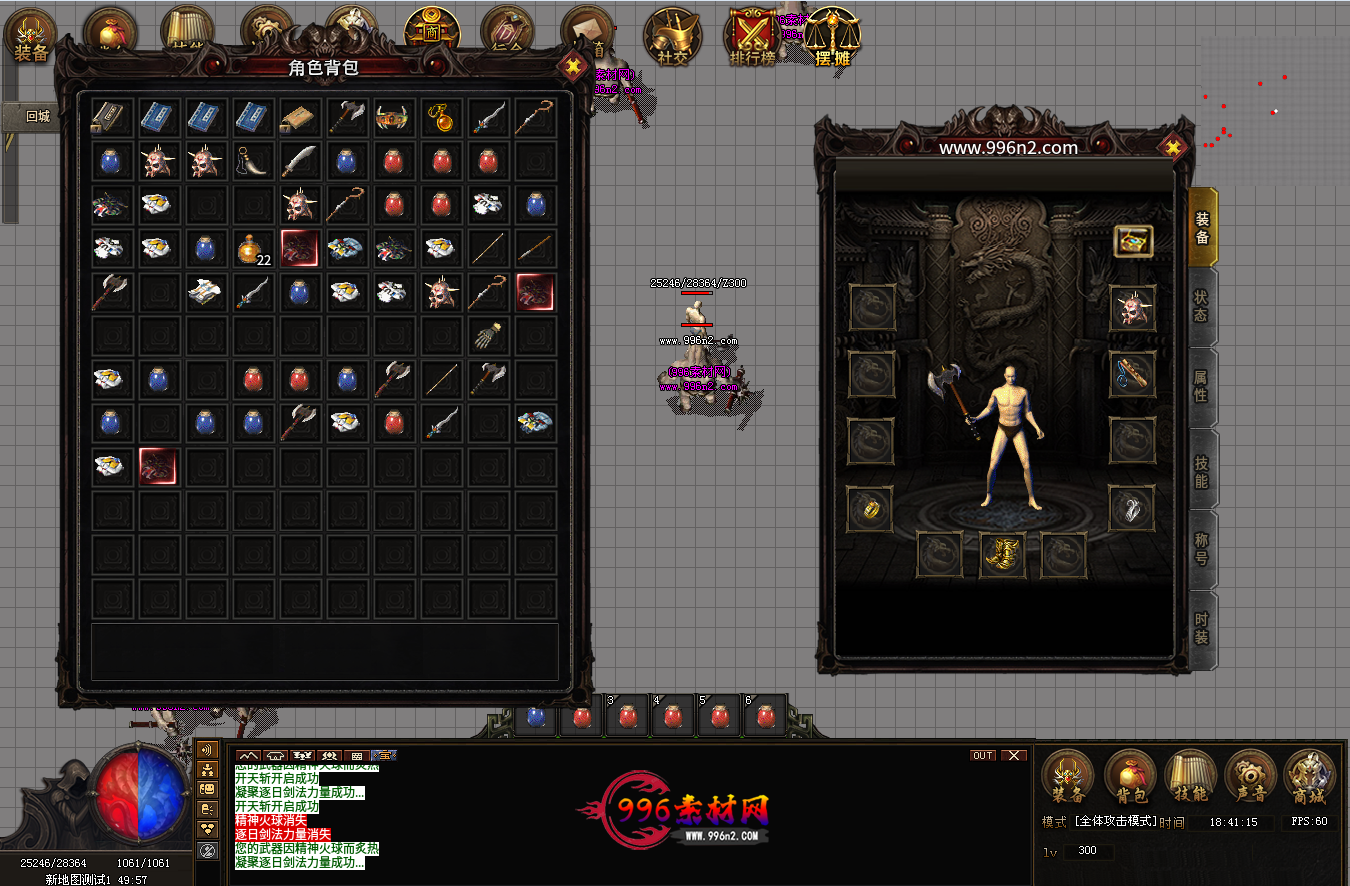Viewport: 1350px width, 886px height.
Task: Open the 称号 titles tab
Action: pos(1201,548)
